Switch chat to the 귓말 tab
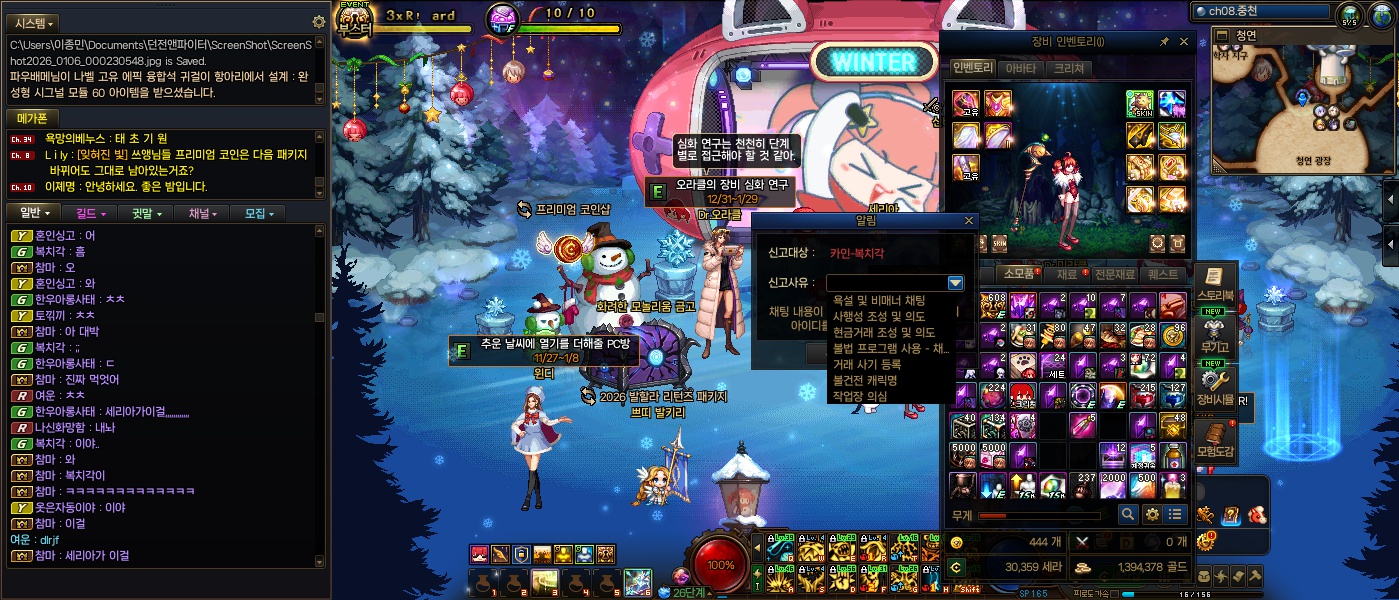This screenshot has width=1399, height=600. point(146,213)
